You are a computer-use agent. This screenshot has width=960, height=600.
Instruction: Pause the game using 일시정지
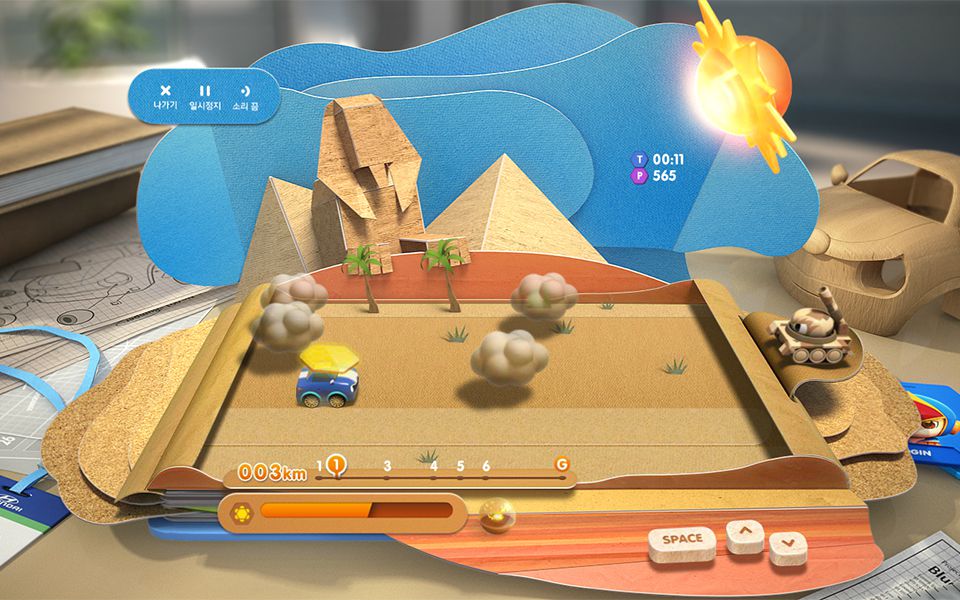[205, 96]
